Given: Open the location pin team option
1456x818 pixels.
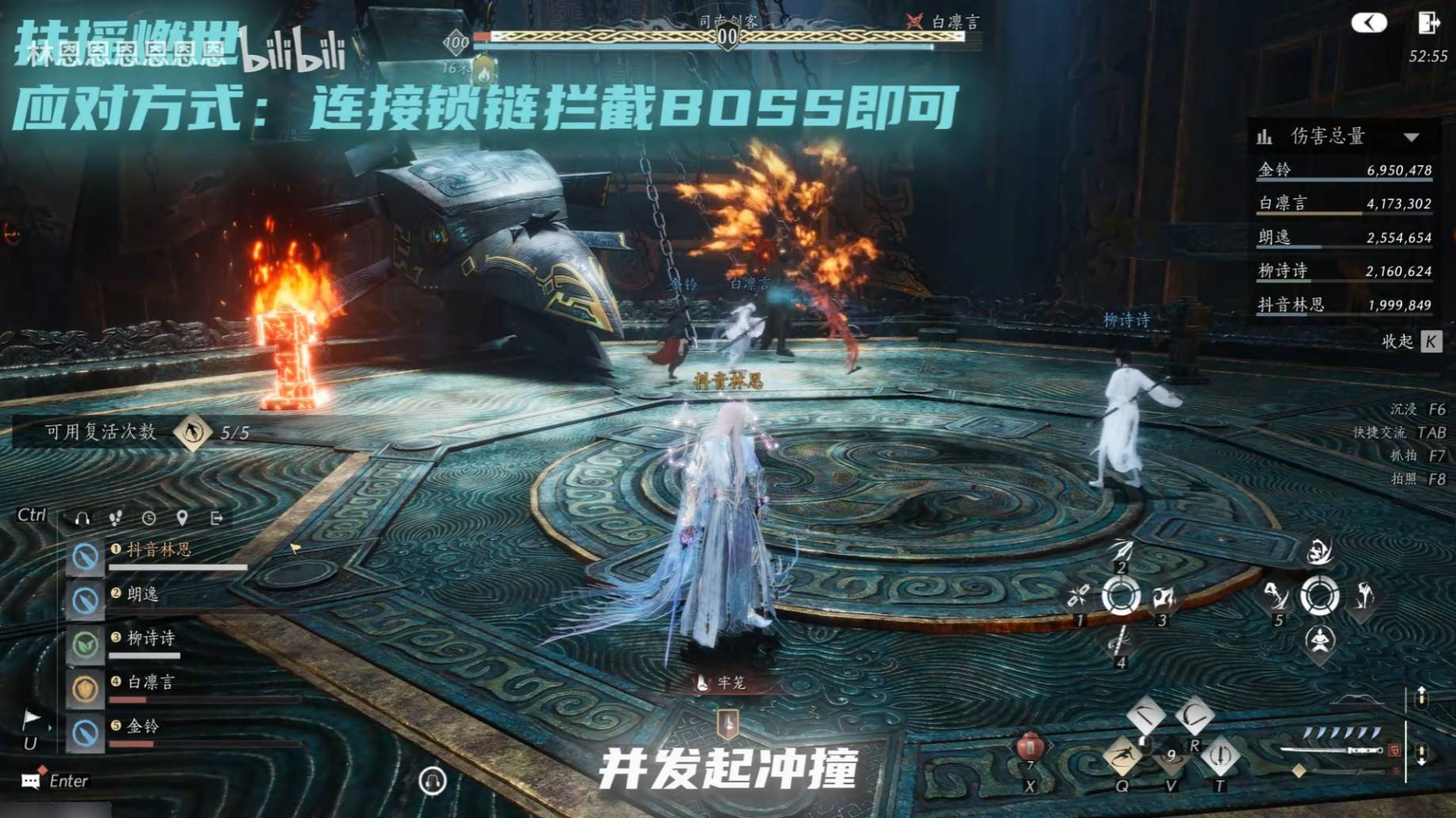Looking at the screenshot, I should coord(182,518).
